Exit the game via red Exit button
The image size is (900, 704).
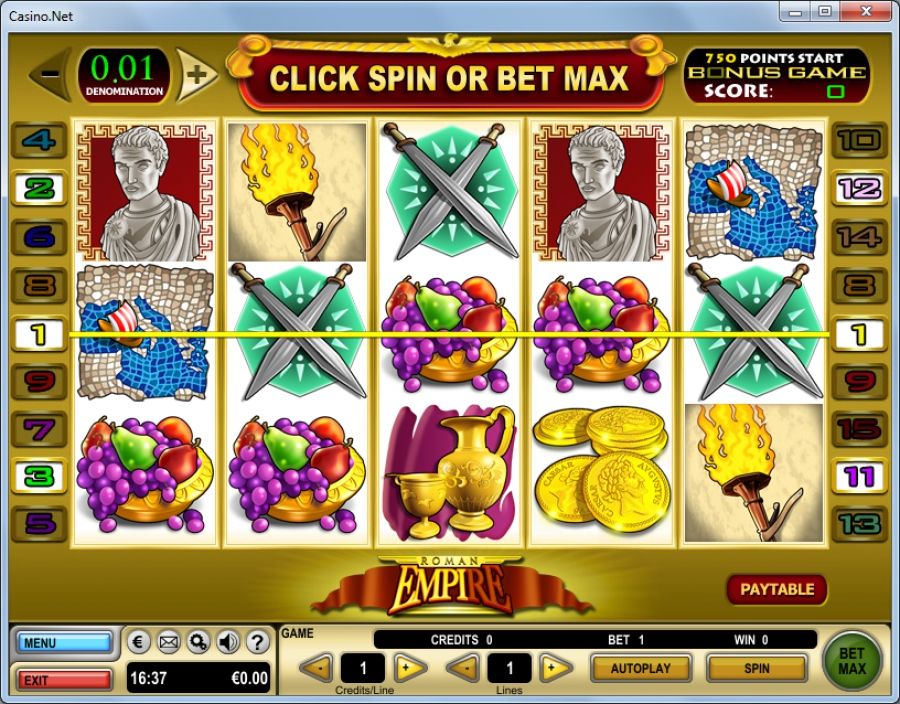tap(62, 680)
